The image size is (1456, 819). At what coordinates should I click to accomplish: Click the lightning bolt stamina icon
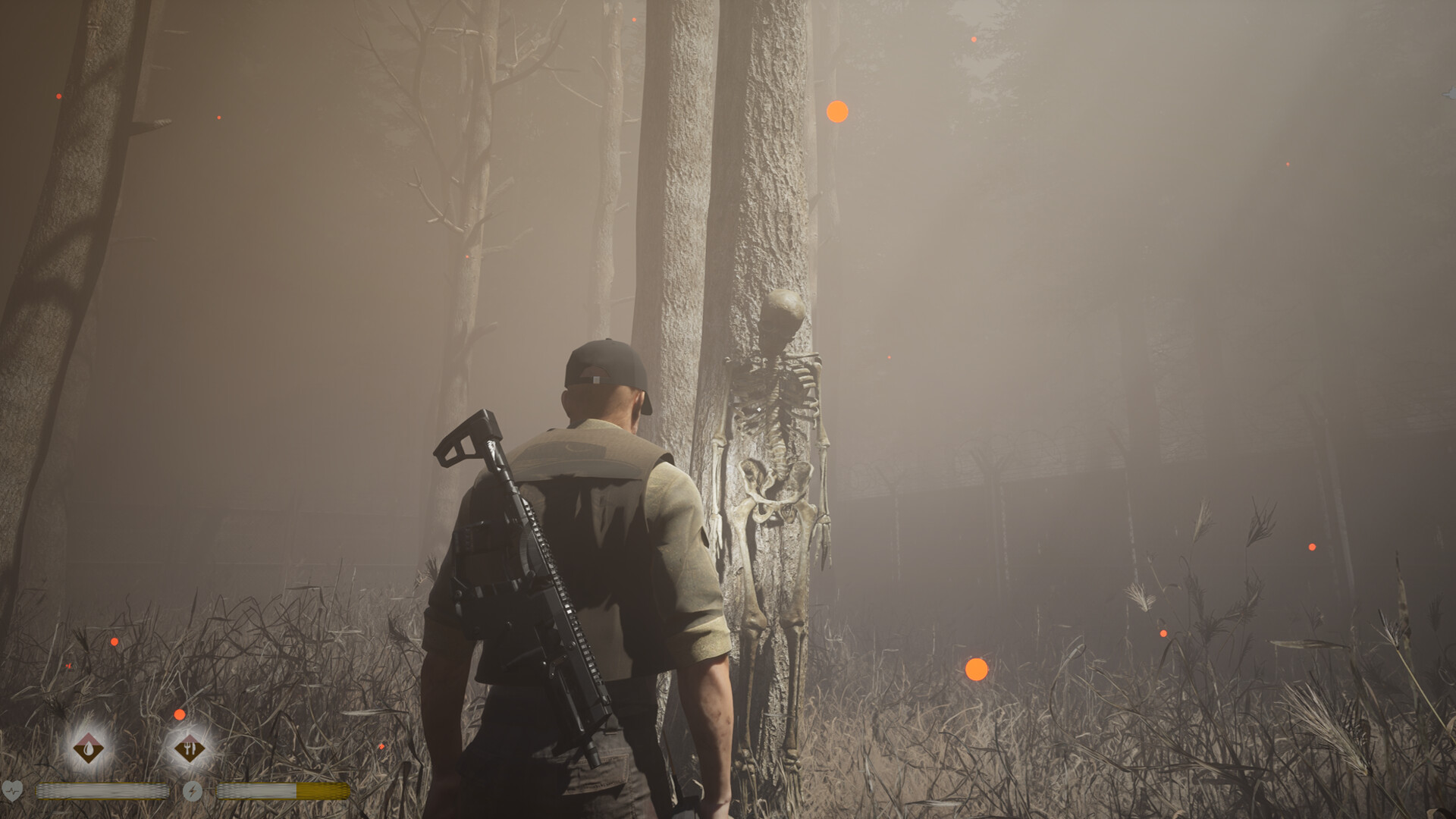click(x=193, y=792)
